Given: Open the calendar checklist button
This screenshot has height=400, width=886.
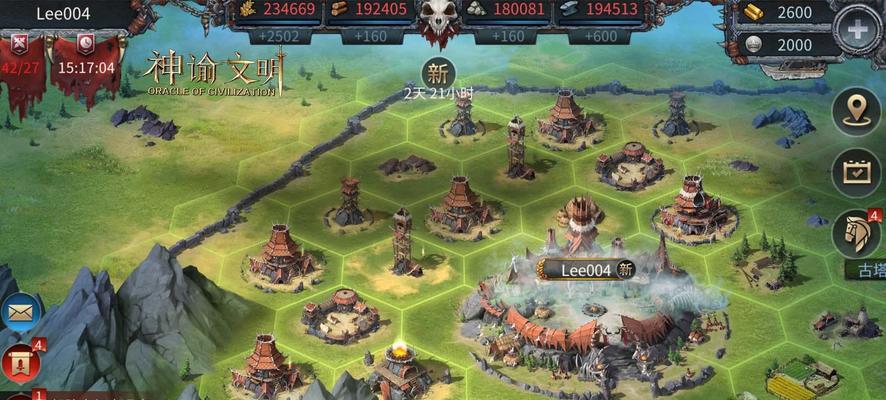Looking at the screenshot, I should coord(857,172).
